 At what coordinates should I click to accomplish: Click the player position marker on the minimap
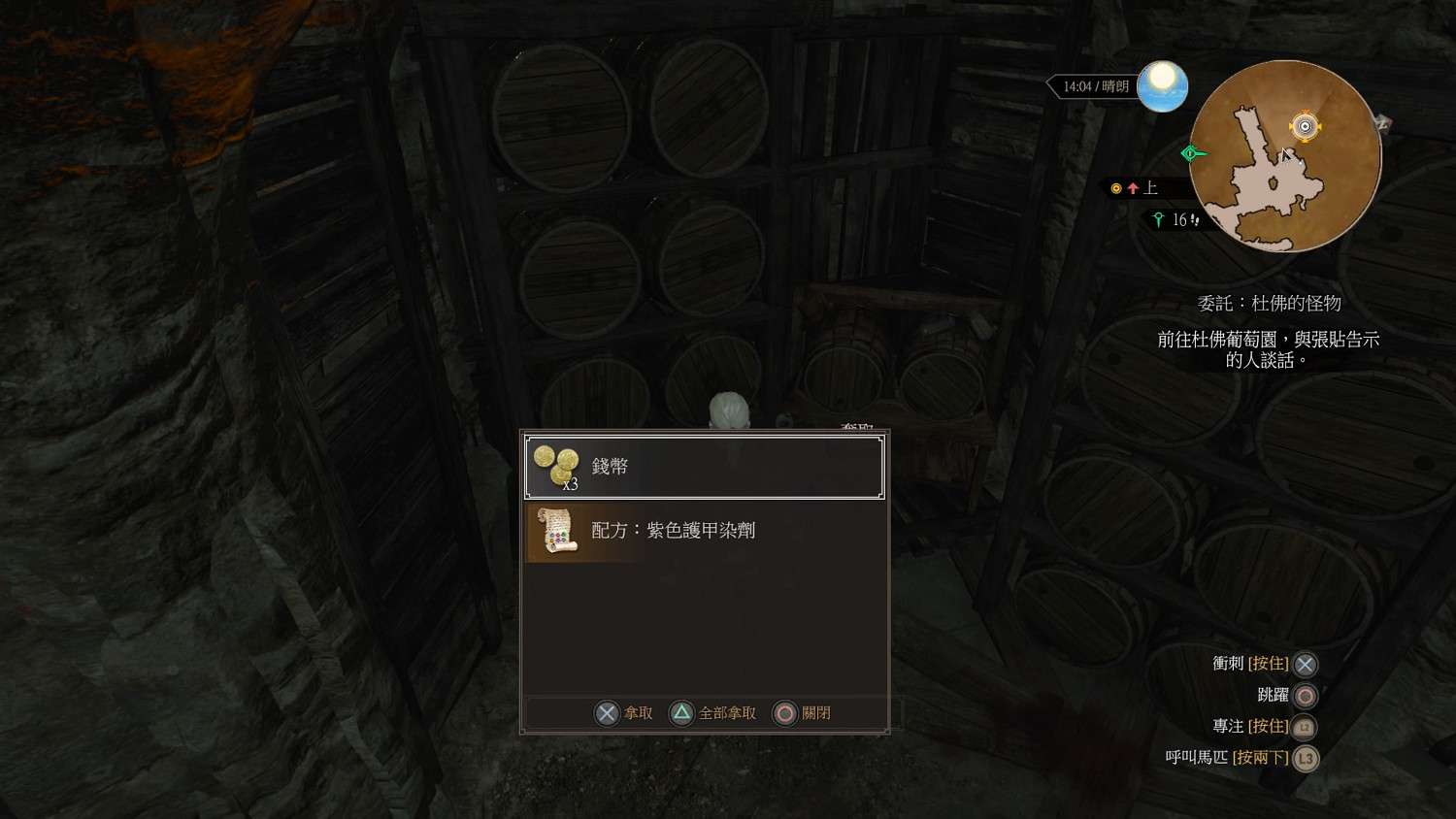pos(1304,125)
